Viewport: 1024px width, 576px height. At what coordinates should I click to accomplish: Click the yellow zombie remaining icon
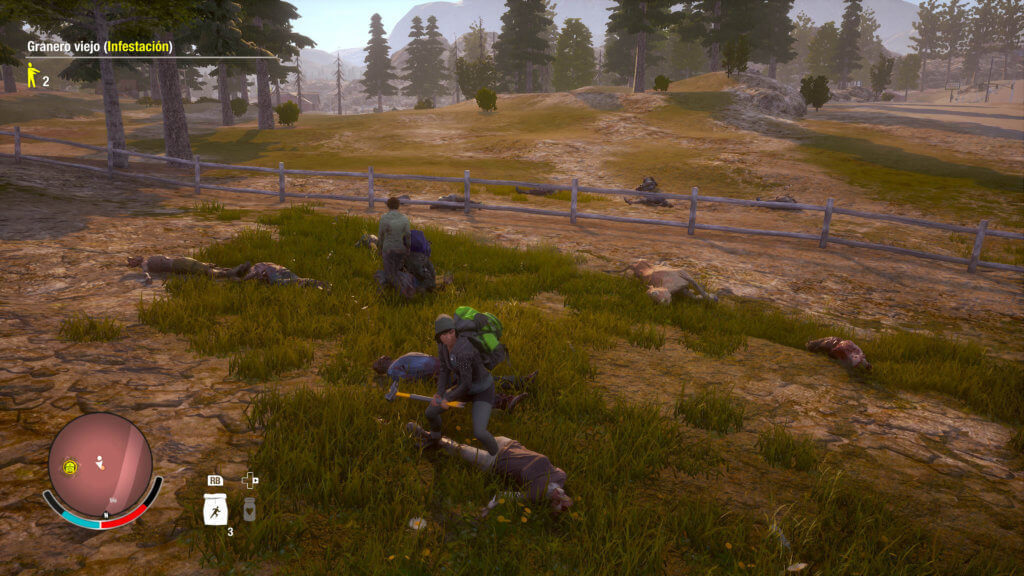pos(32,75)
